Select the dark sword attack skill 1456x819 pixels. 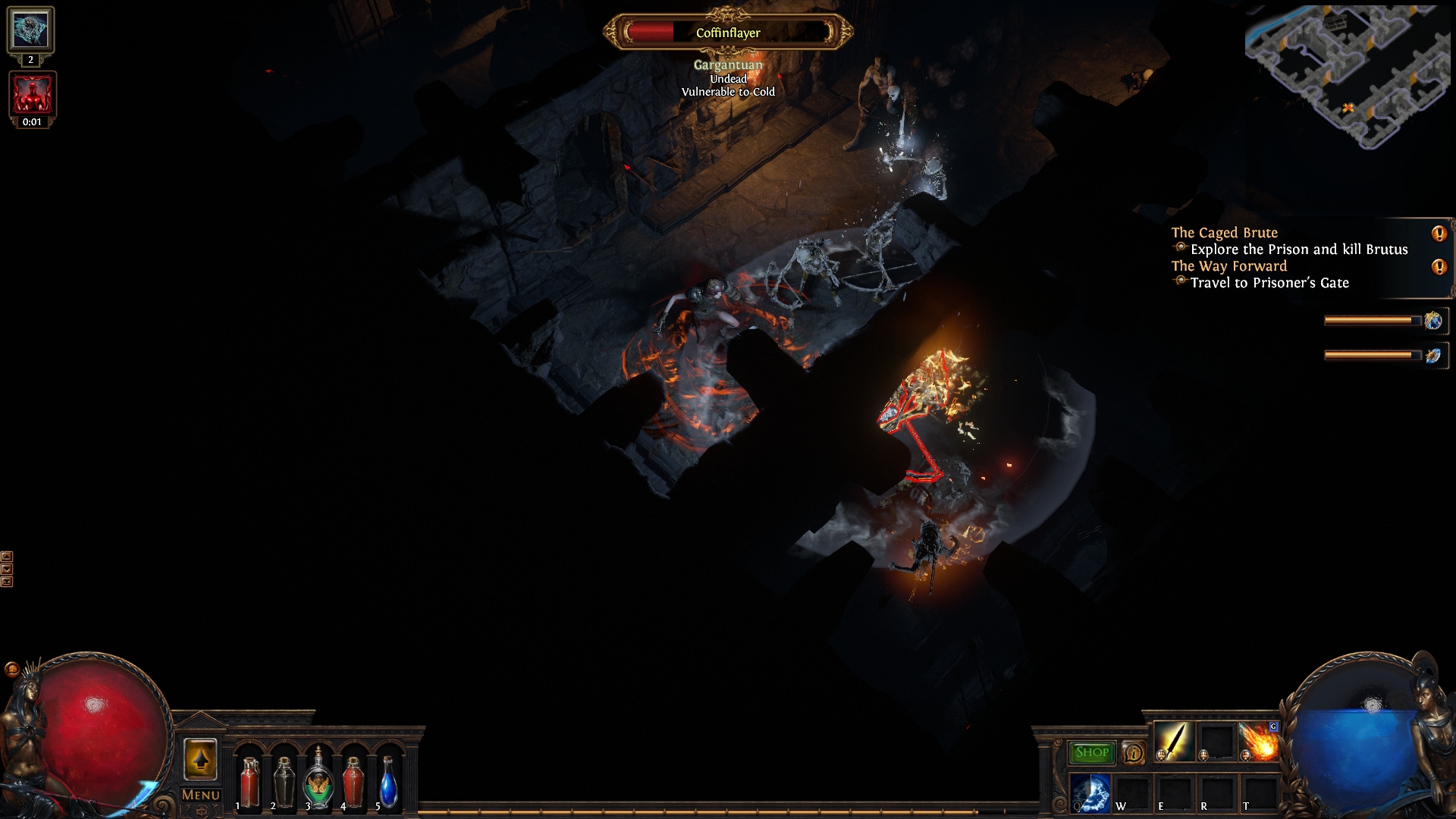1172,741
